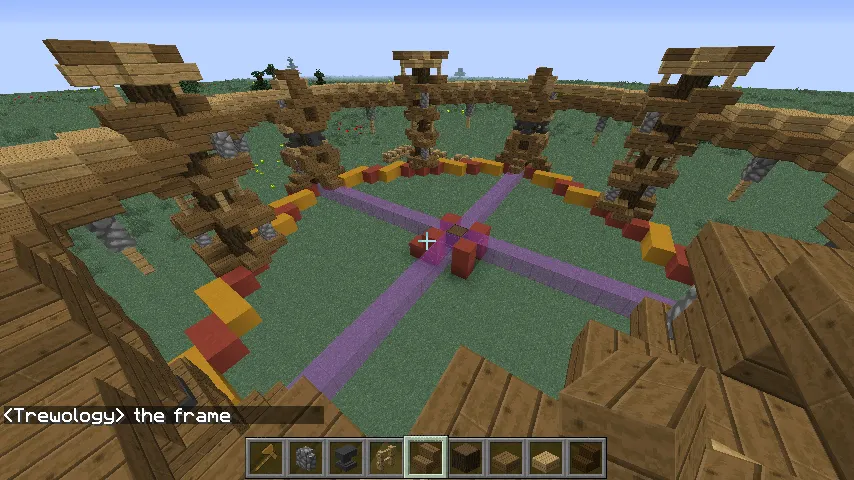The image size is (854, 480).
Task: Select the cobblestone wall hotbar slot
Action: pos(306,458)
